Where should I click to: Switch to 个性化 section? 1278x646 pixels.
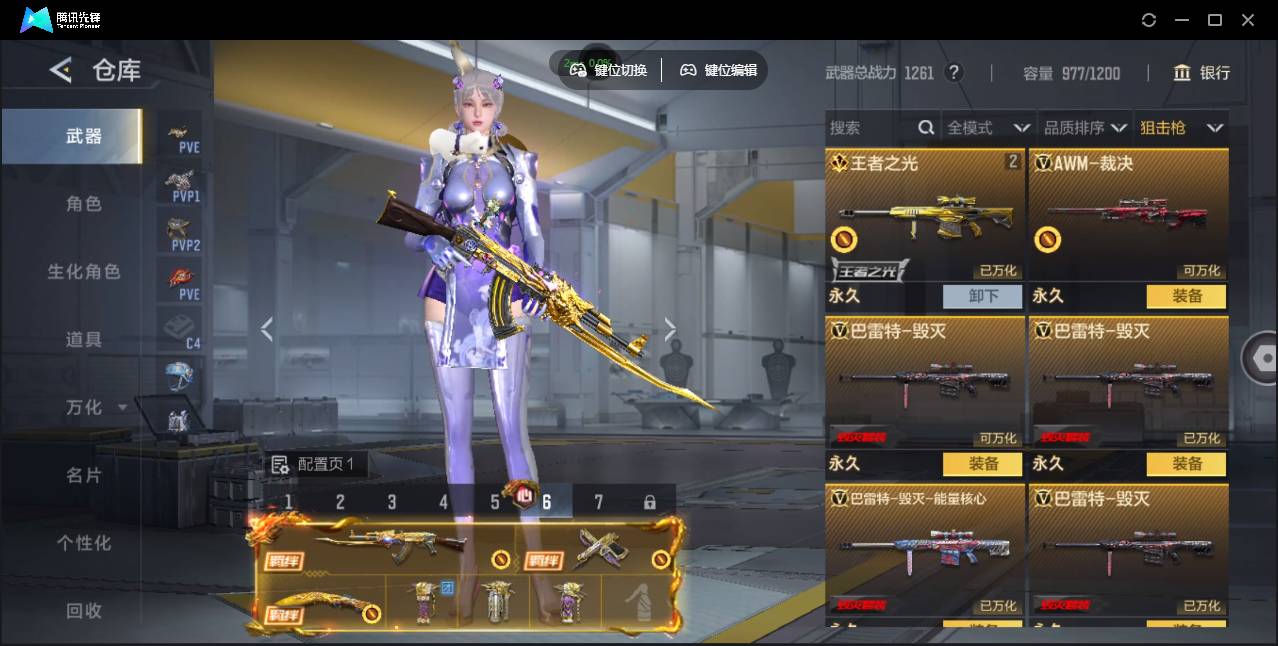pyautogui.click(x=84, y=543)
